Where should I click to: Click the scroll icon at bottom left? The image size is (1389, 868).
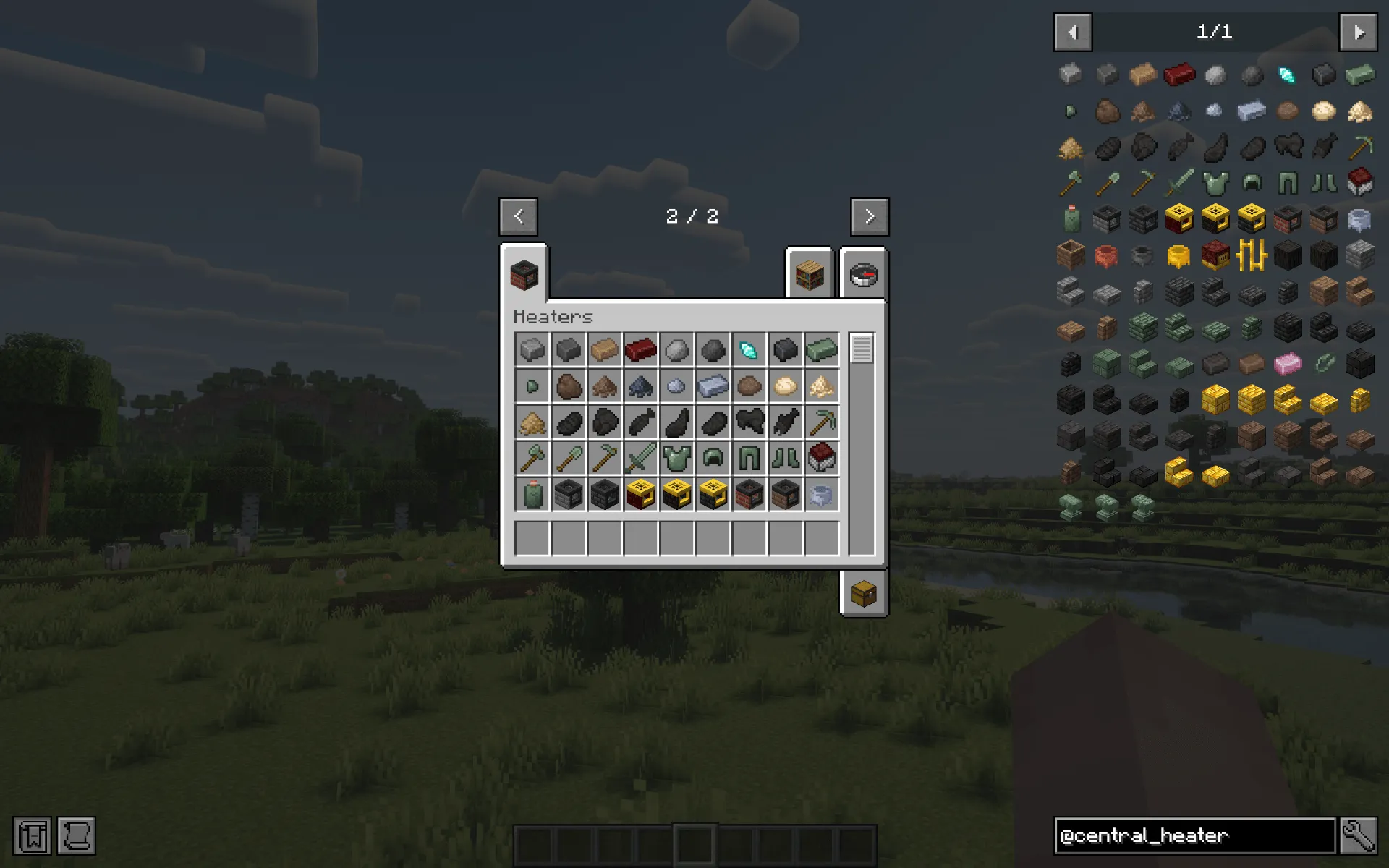tap(76, 835)
